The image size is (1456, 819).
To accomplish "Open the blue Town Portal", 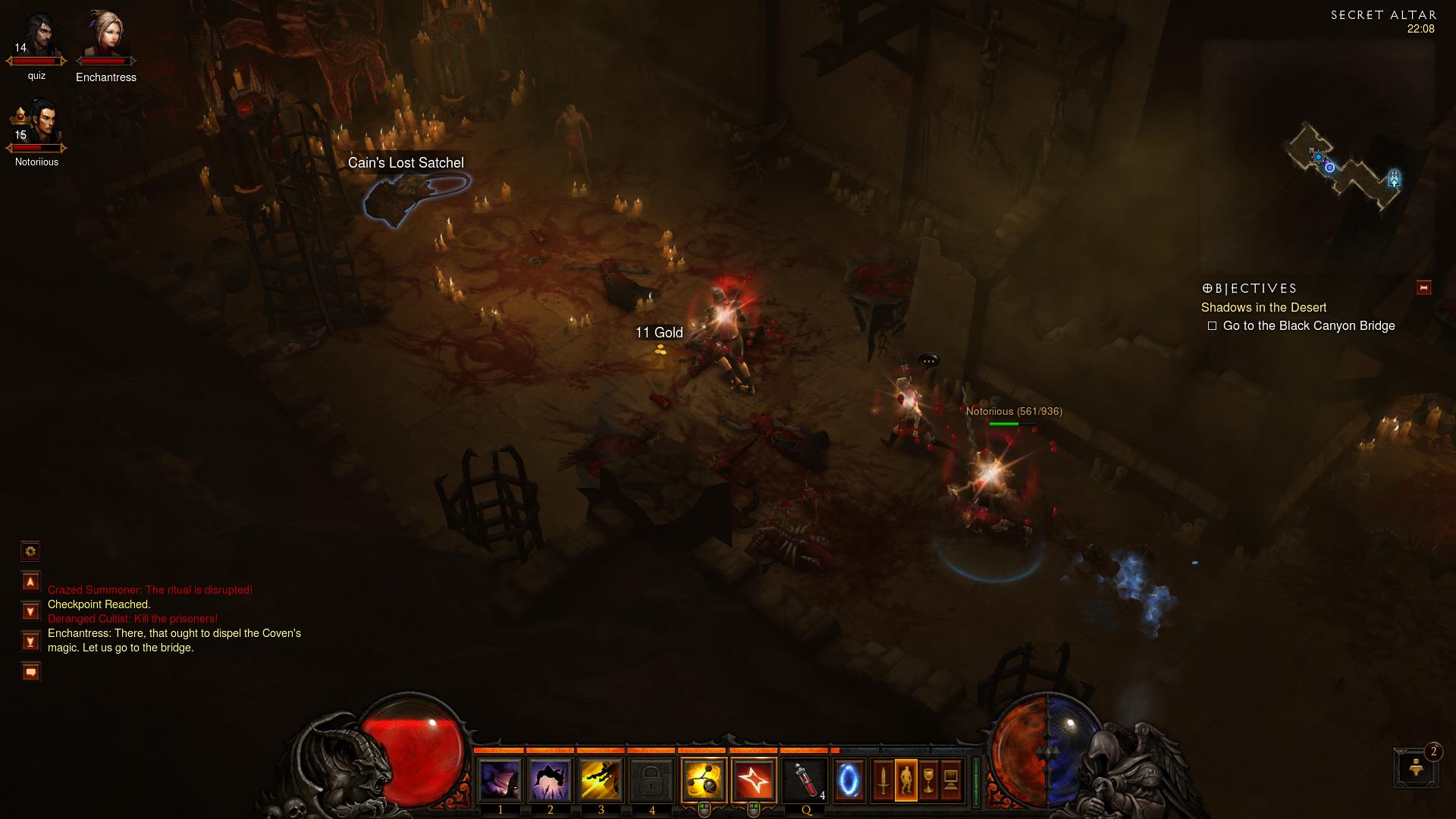I will (x=849, y=780).
